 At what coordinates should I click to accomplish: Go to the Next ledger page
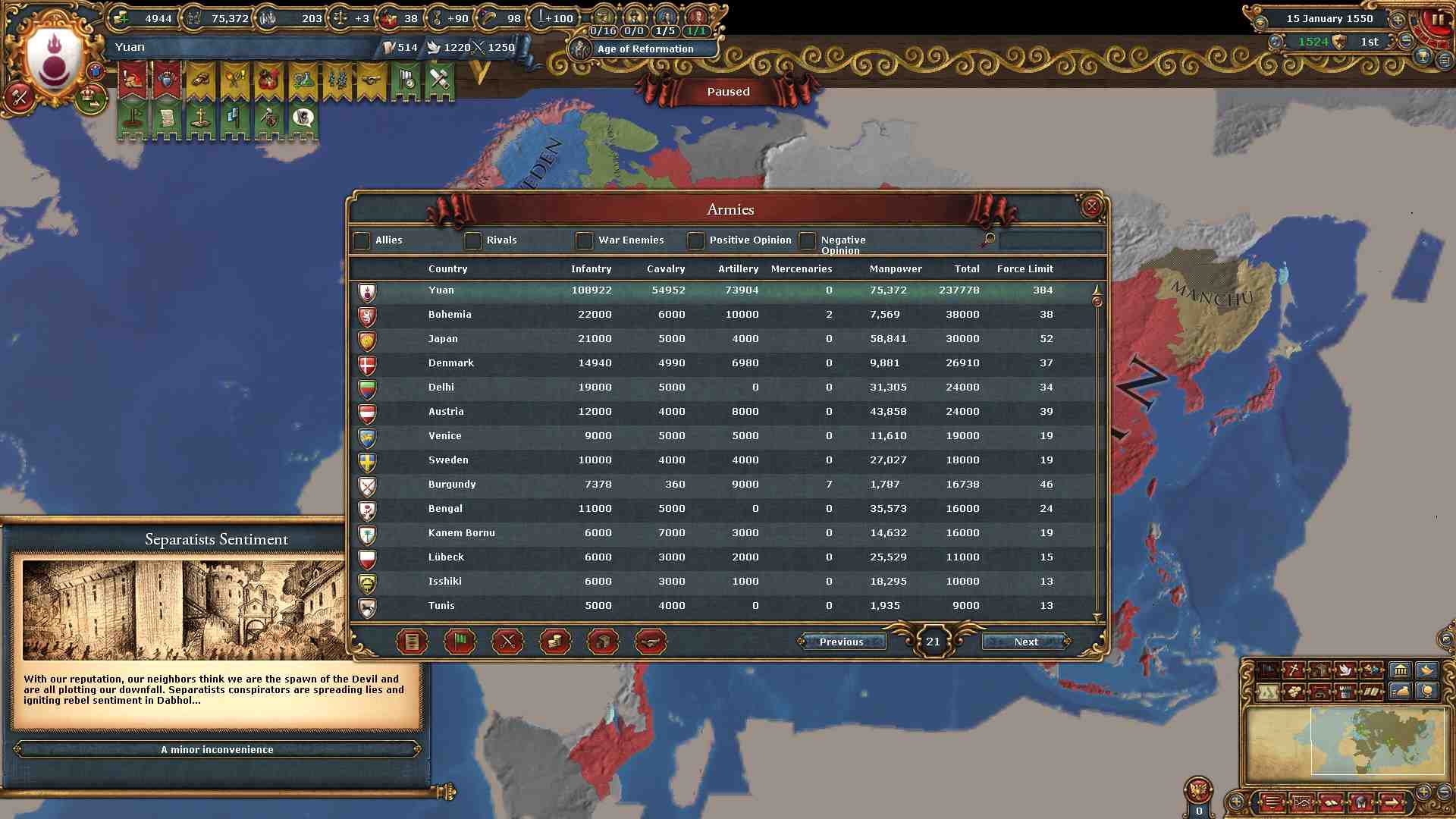point(1025,642)
